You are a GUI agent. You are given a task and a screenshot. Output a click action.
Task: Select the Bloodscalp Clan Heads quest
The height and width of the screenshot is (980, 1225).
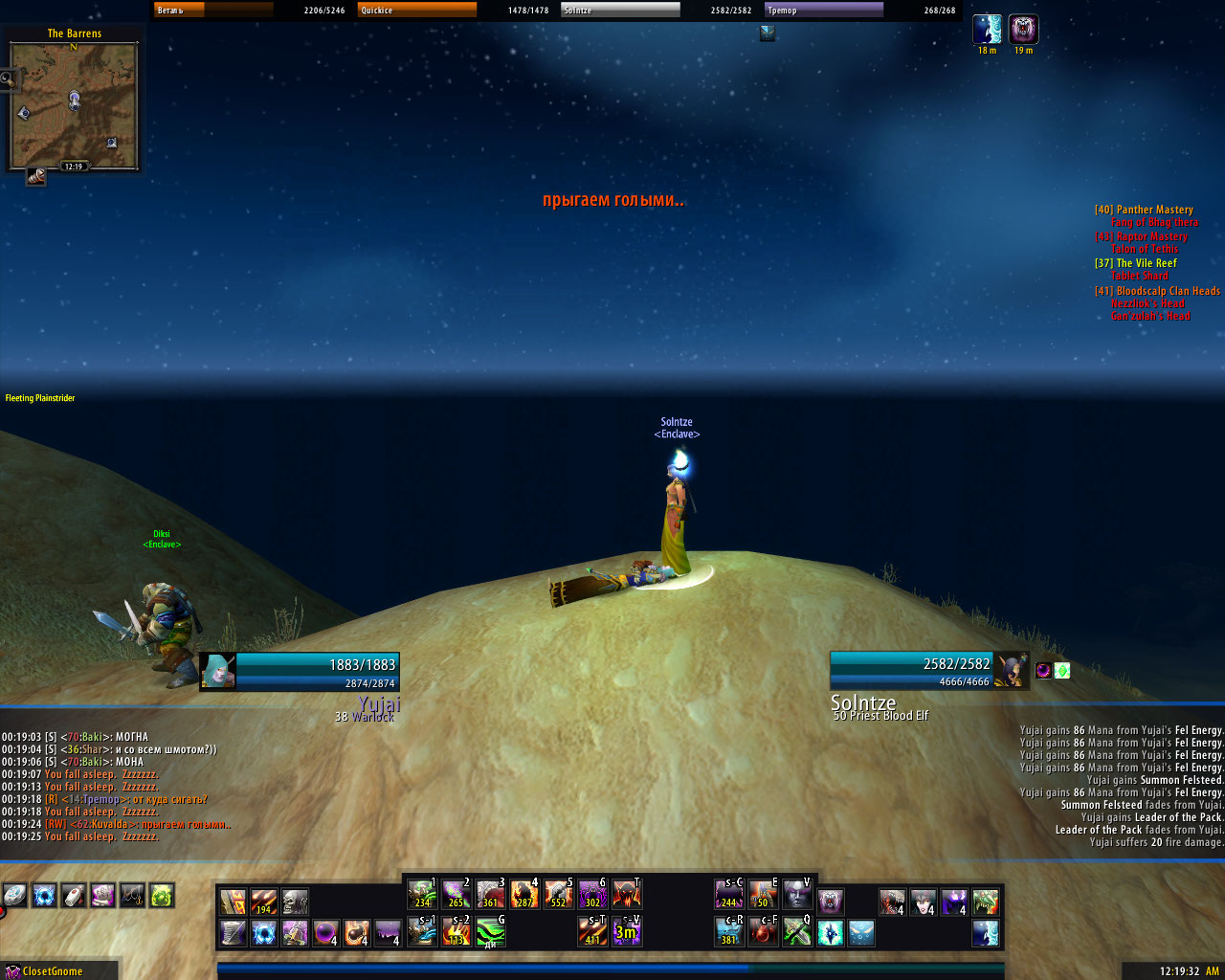pyautogui.click(x=1168, y=291)
